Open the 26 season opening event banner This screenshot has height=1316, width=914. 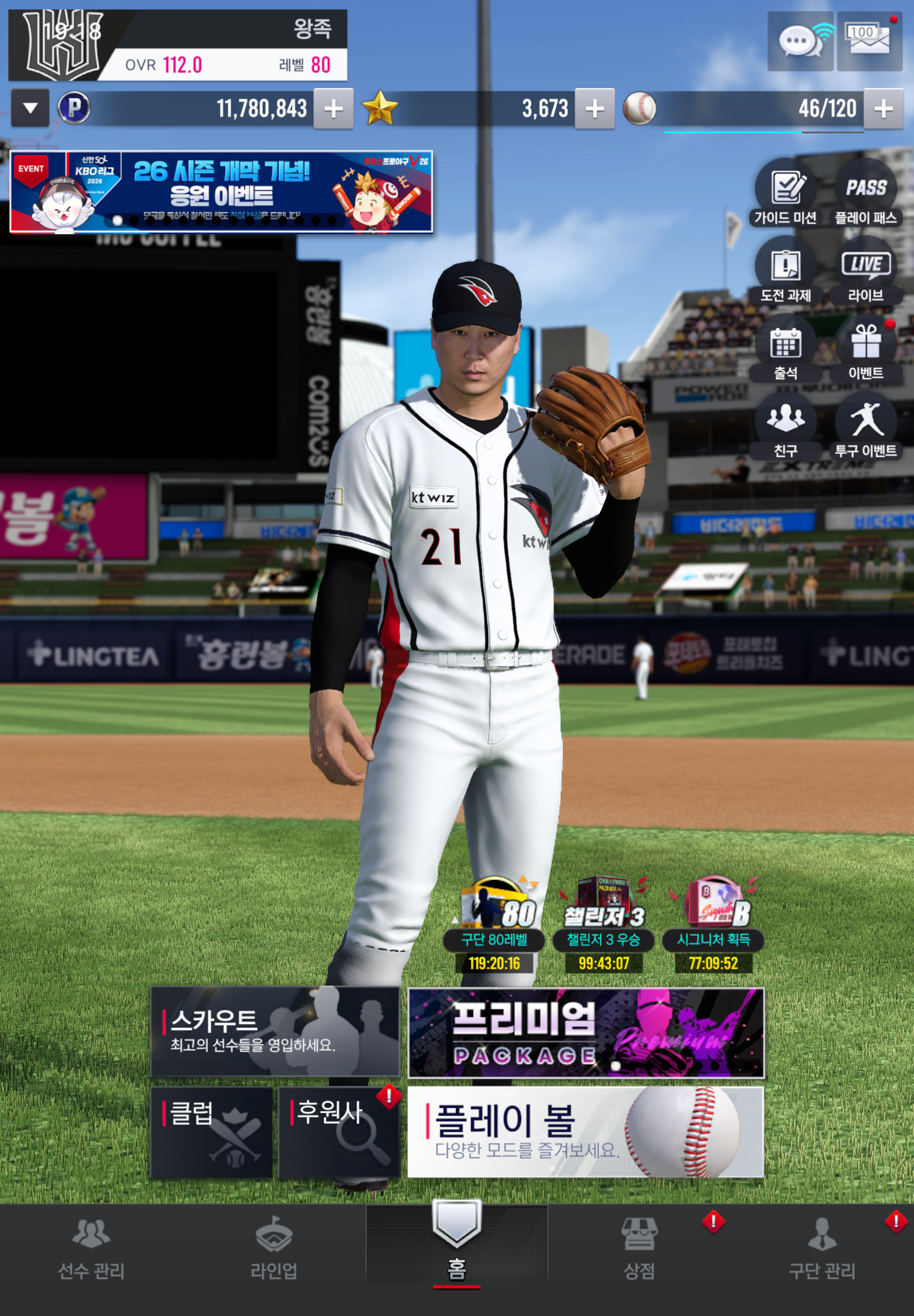click(221, 191)
